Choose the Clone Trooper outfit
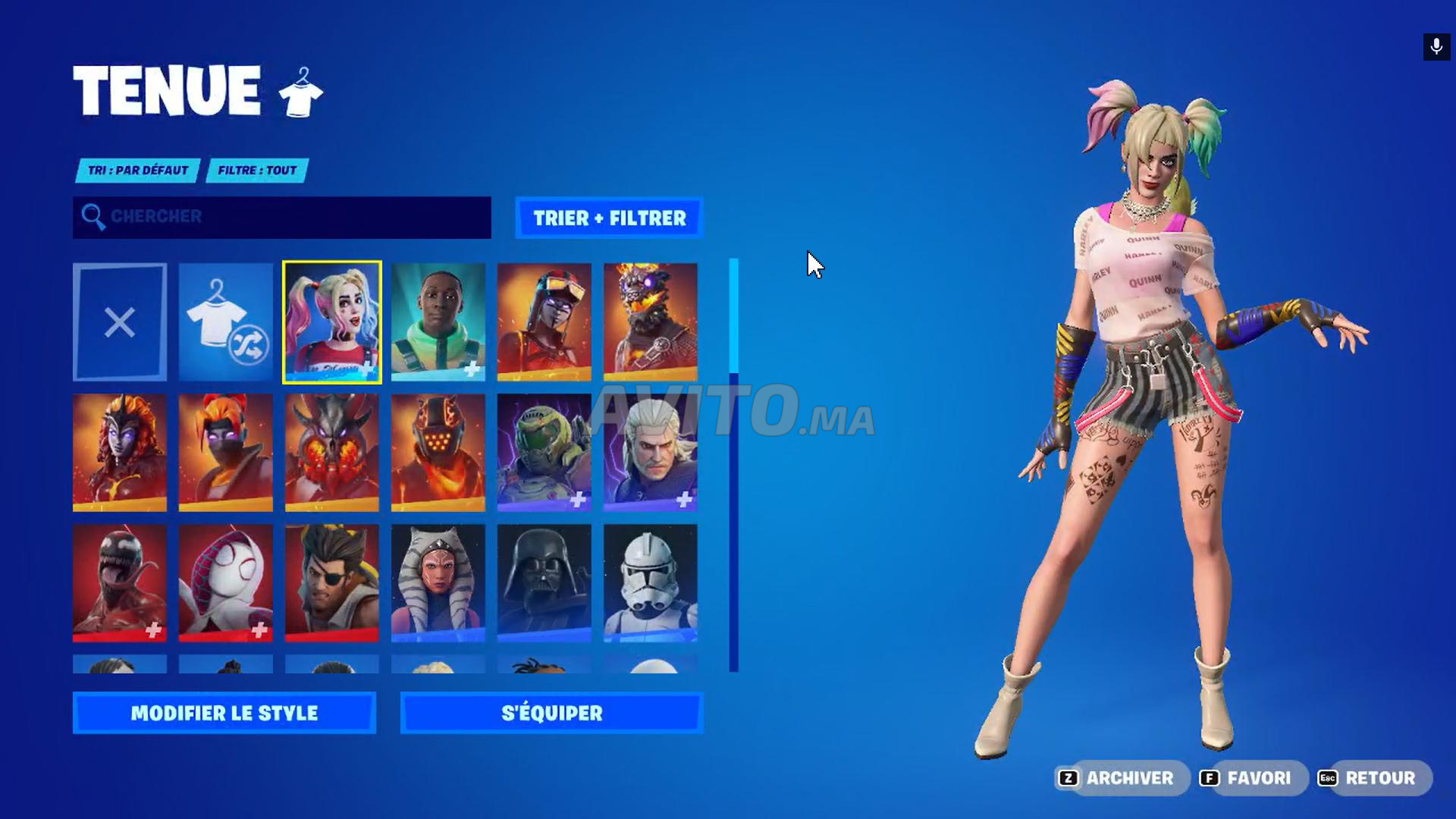 pos(651,583)
